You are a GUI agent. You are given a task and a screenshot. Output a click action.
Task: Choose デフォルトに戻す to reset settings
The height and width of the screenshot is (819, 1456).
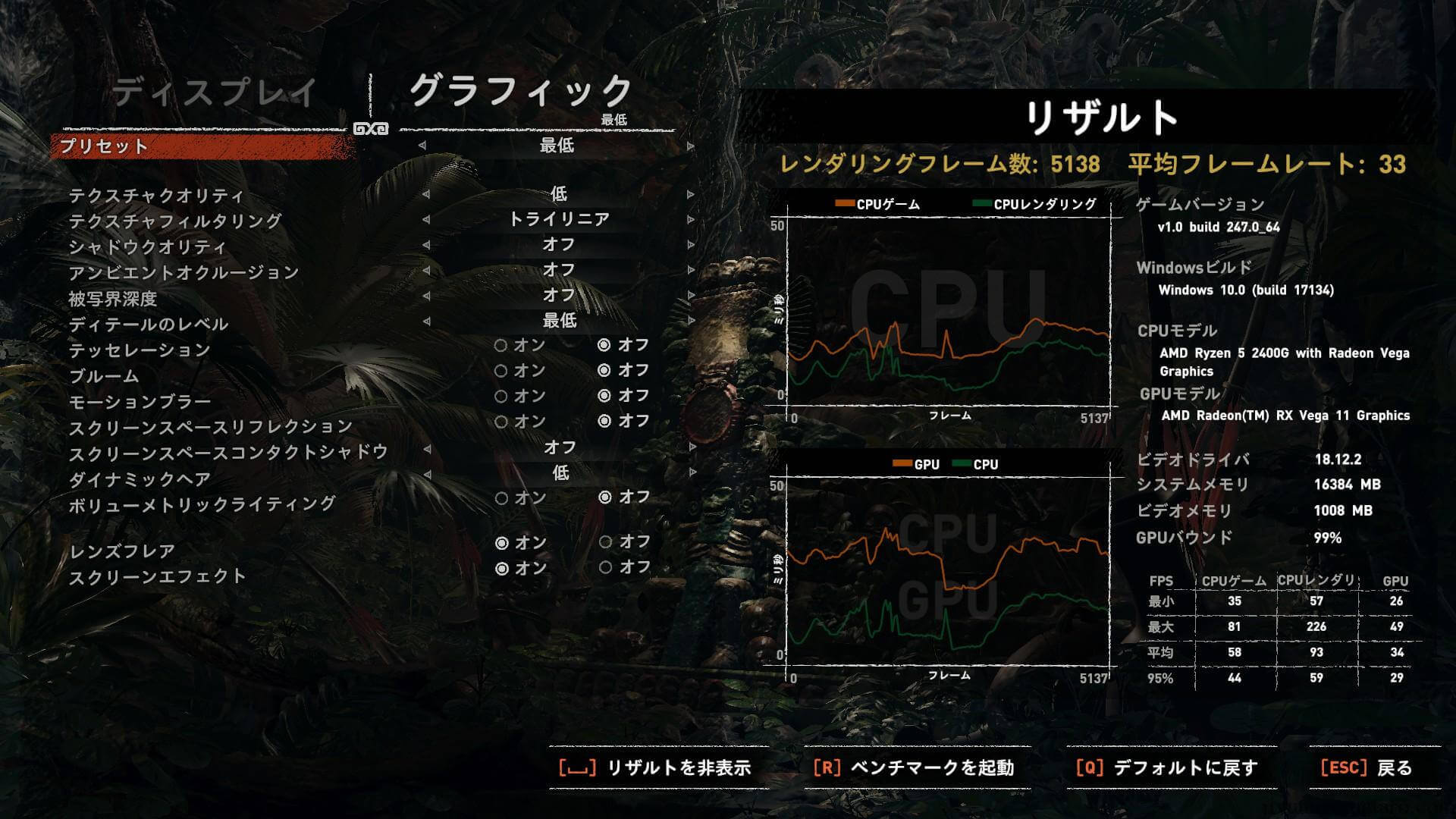point(1167,767)
